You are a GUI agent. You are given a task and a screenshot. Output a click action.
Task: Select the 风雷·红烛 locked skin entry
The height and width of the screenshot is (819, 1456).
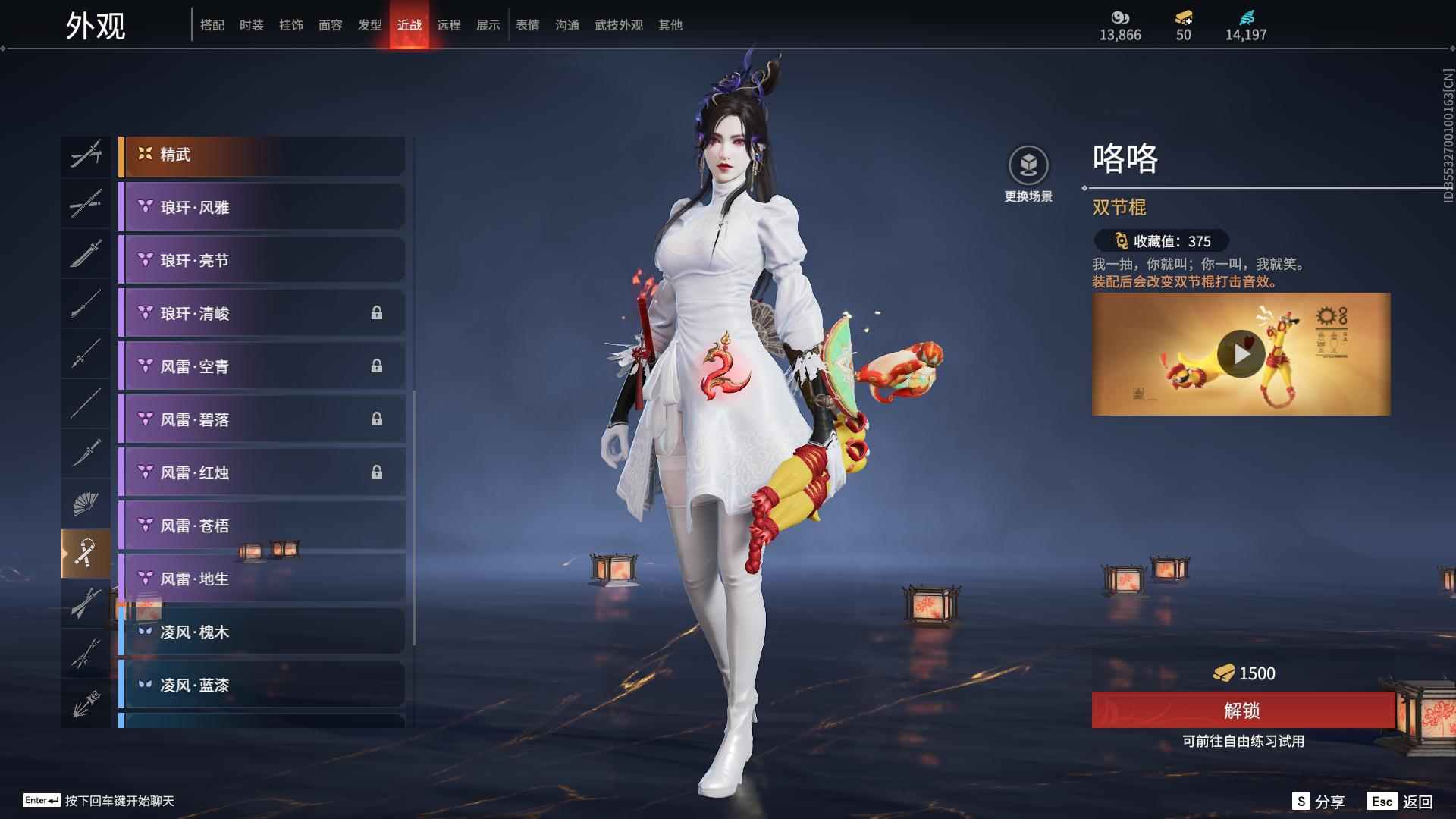coord(262,472)
